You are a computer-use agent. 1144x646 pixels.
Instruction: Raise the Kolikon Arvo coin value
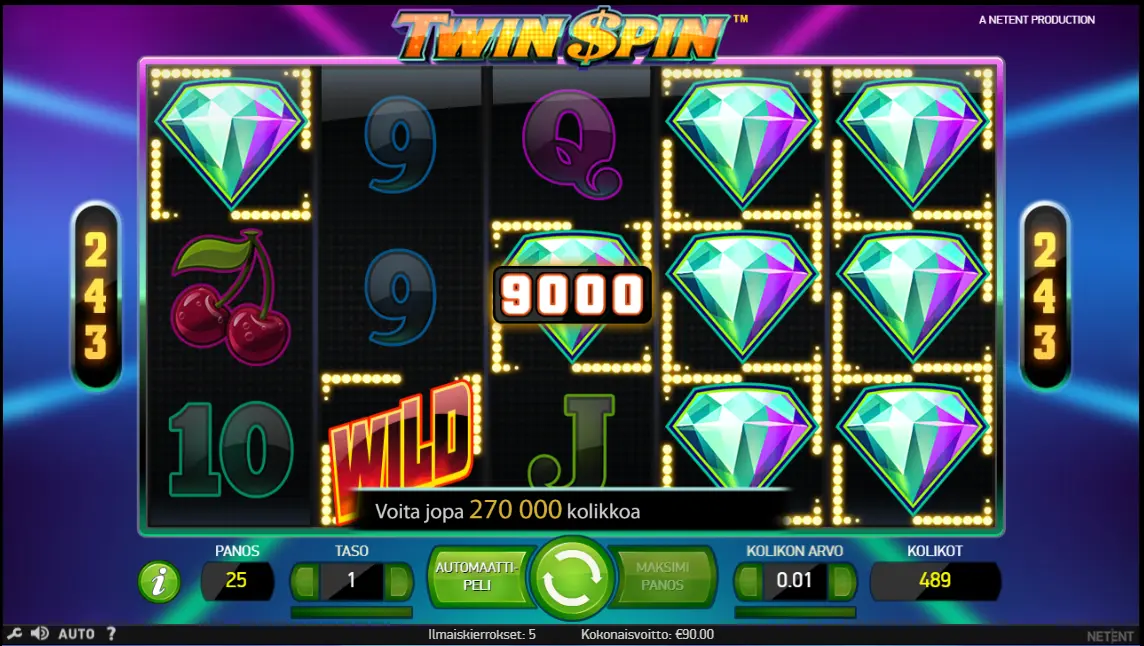(x=842, y=581)
